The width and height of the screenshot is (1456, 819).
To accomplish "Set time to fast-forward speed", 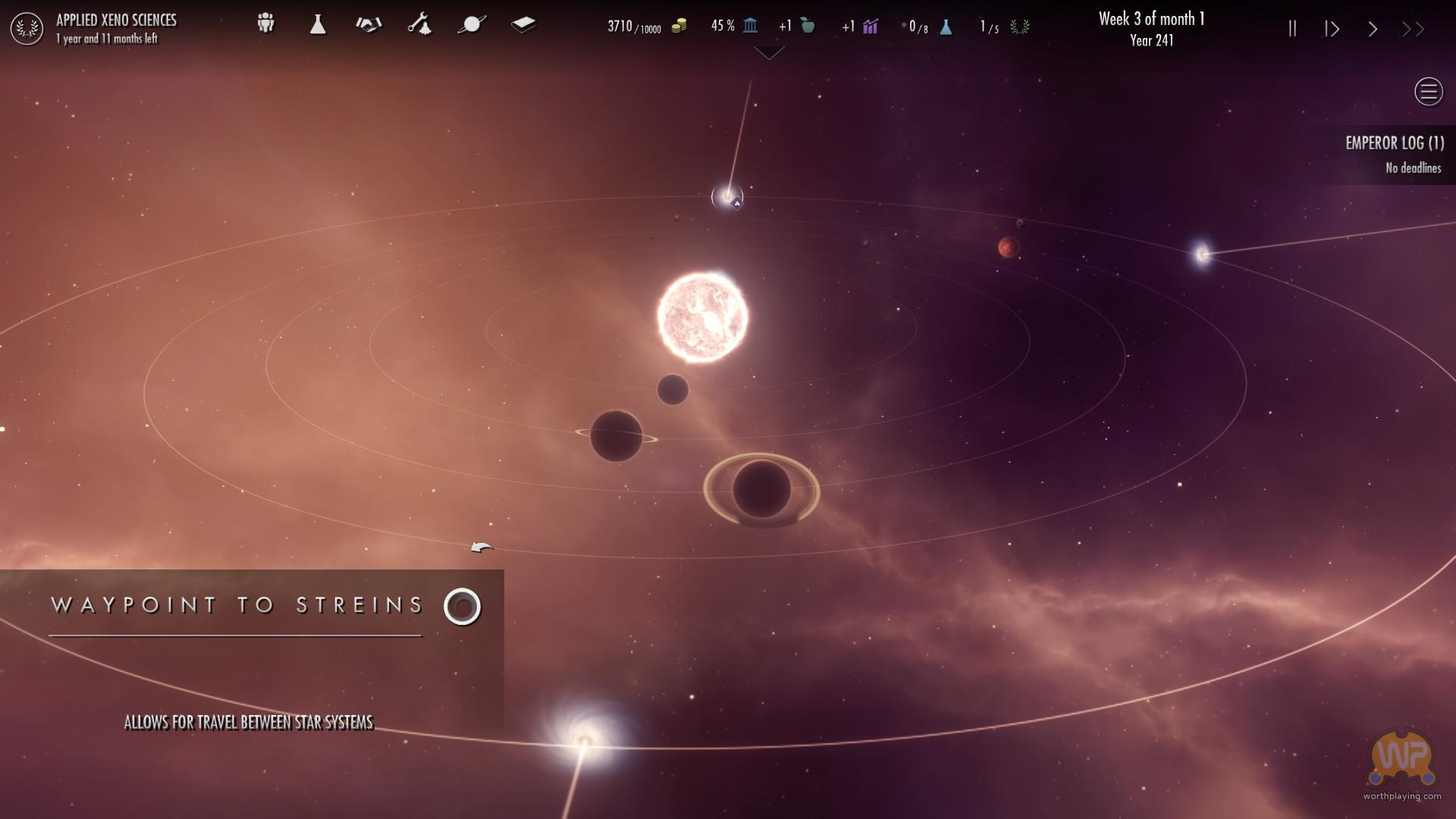I will (x=1413, y=29).
